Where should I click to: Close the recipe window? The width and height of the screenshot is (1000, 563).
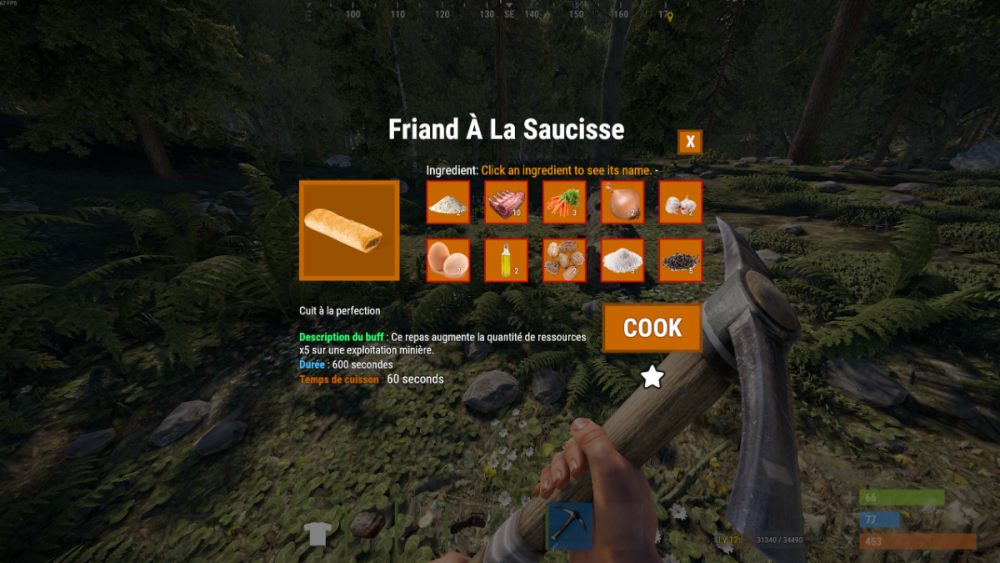click(690, 142)
